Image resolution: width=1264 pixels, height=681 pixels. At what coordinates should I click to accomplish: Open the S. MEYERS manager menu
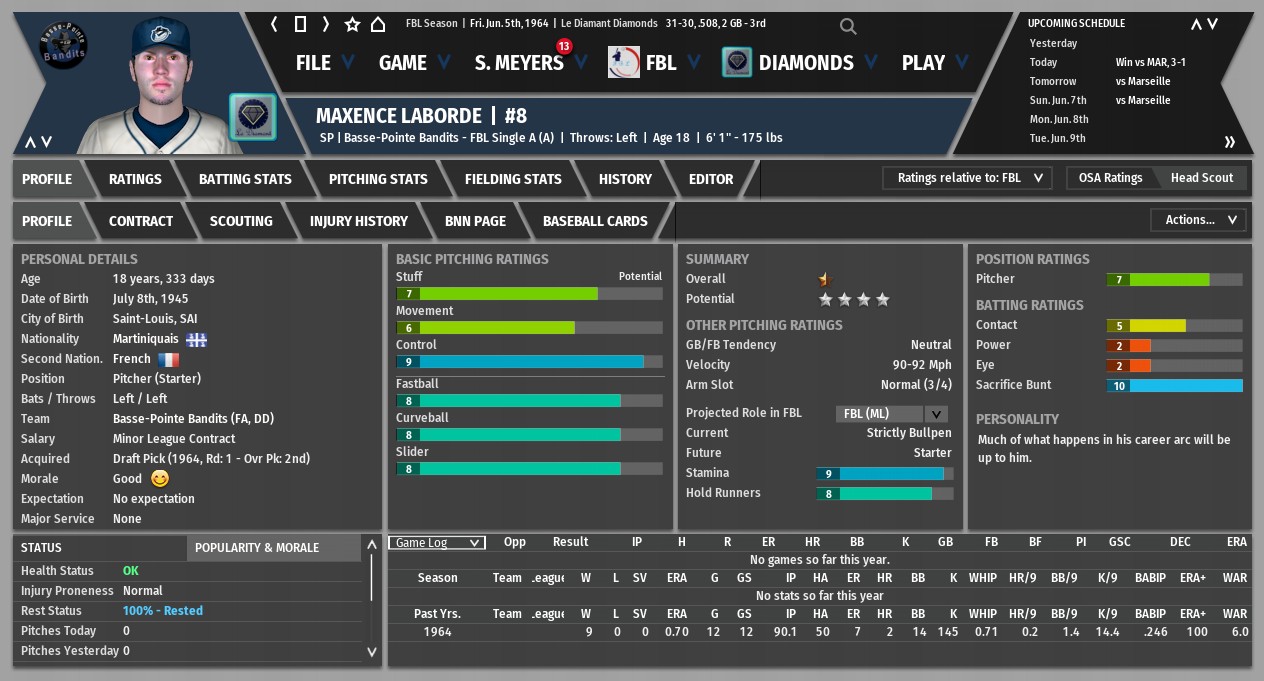point(519,63)
